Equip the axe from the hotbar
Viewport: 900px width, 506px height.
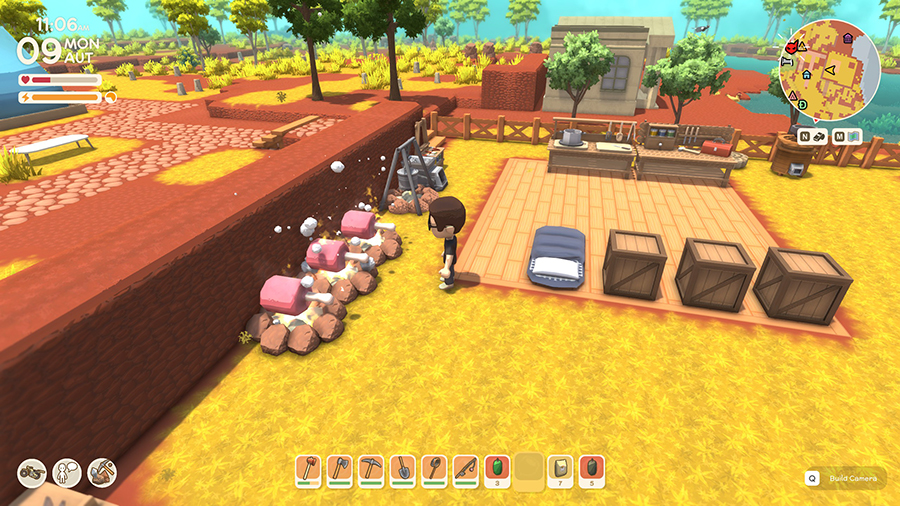click(340, 469)
